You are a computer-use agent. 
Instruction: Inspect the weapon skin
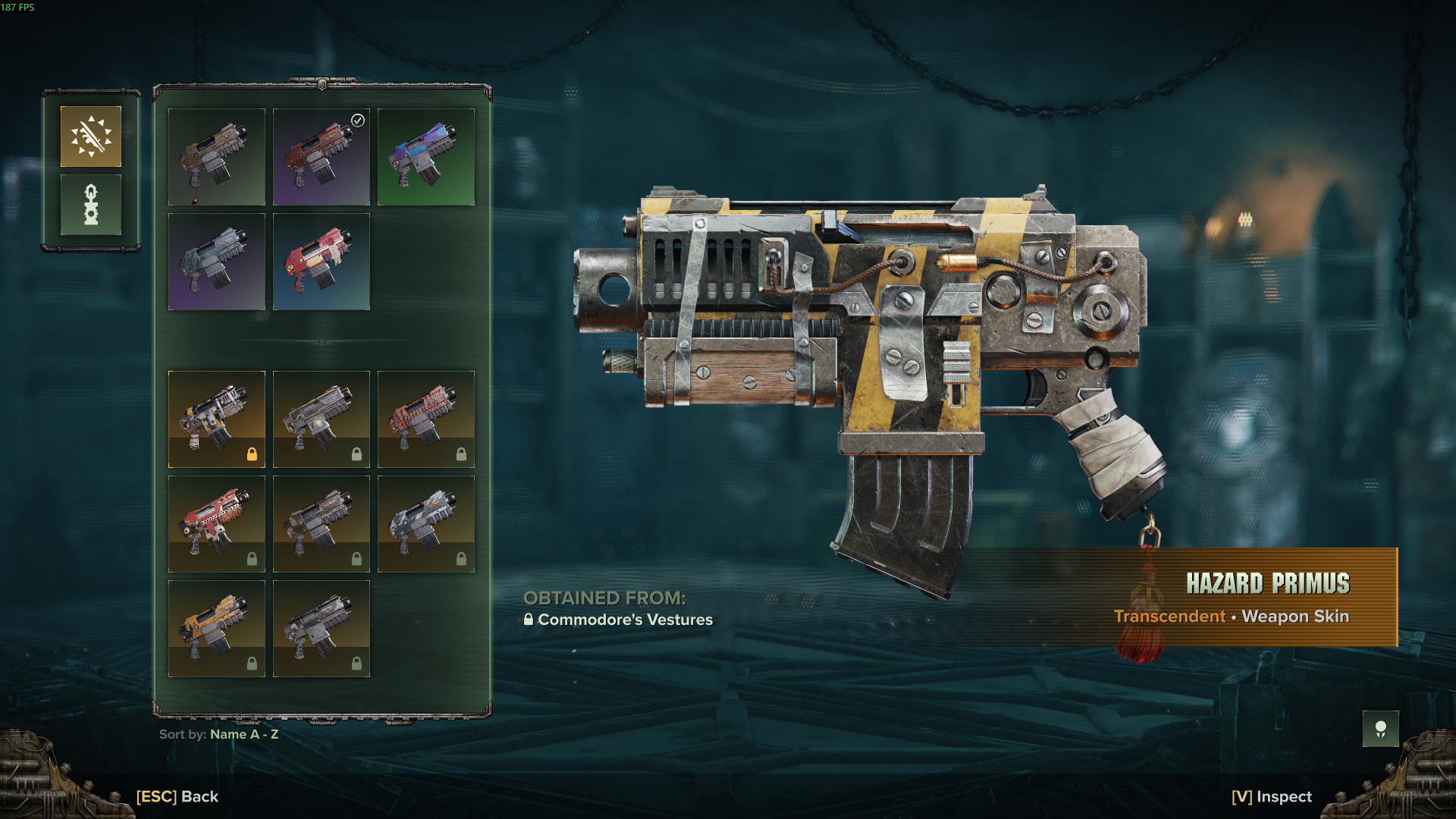click(1272, 796)
